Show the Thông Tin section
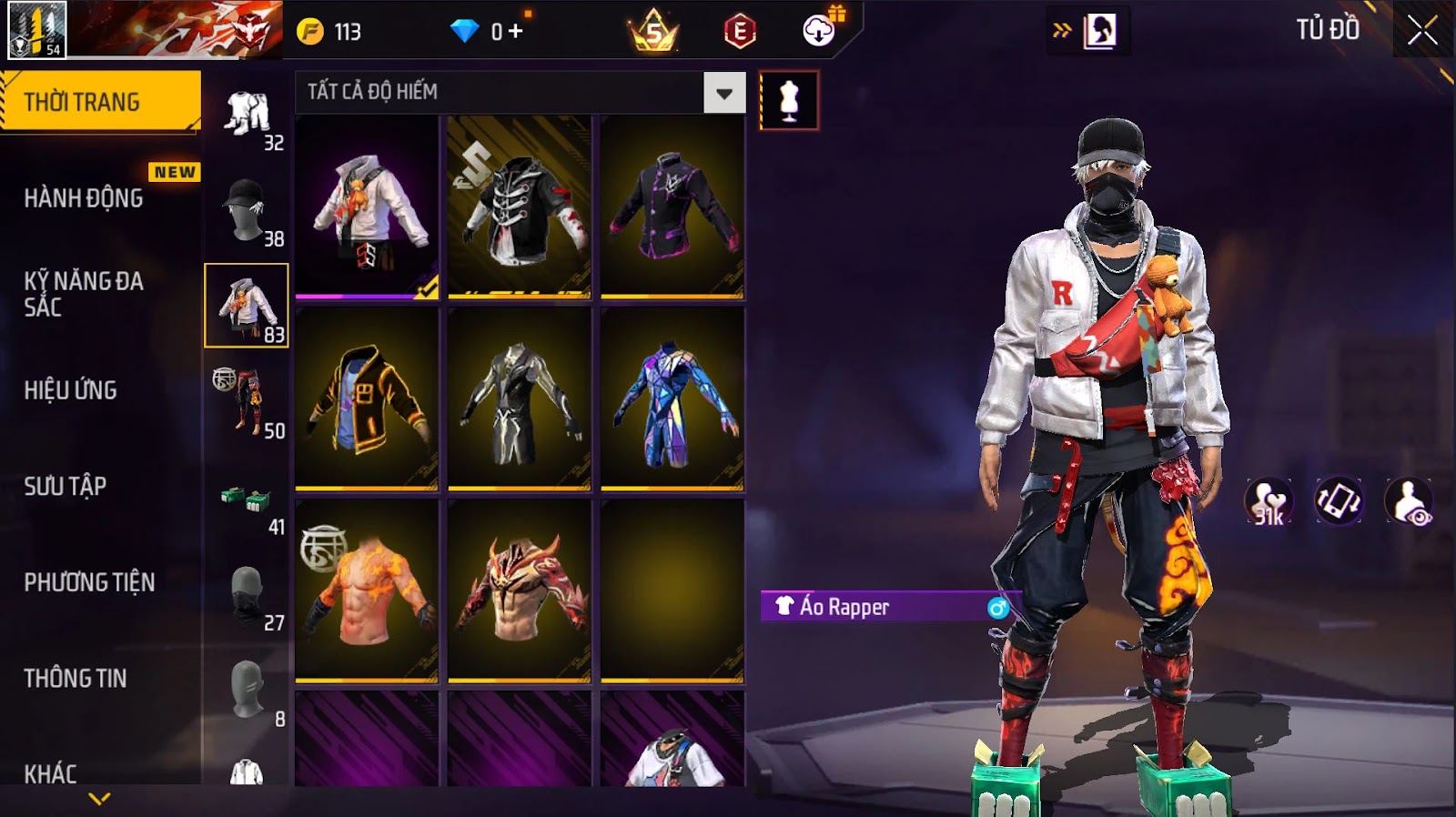This screenshot has height=817, width=1456. click(76, 679)
